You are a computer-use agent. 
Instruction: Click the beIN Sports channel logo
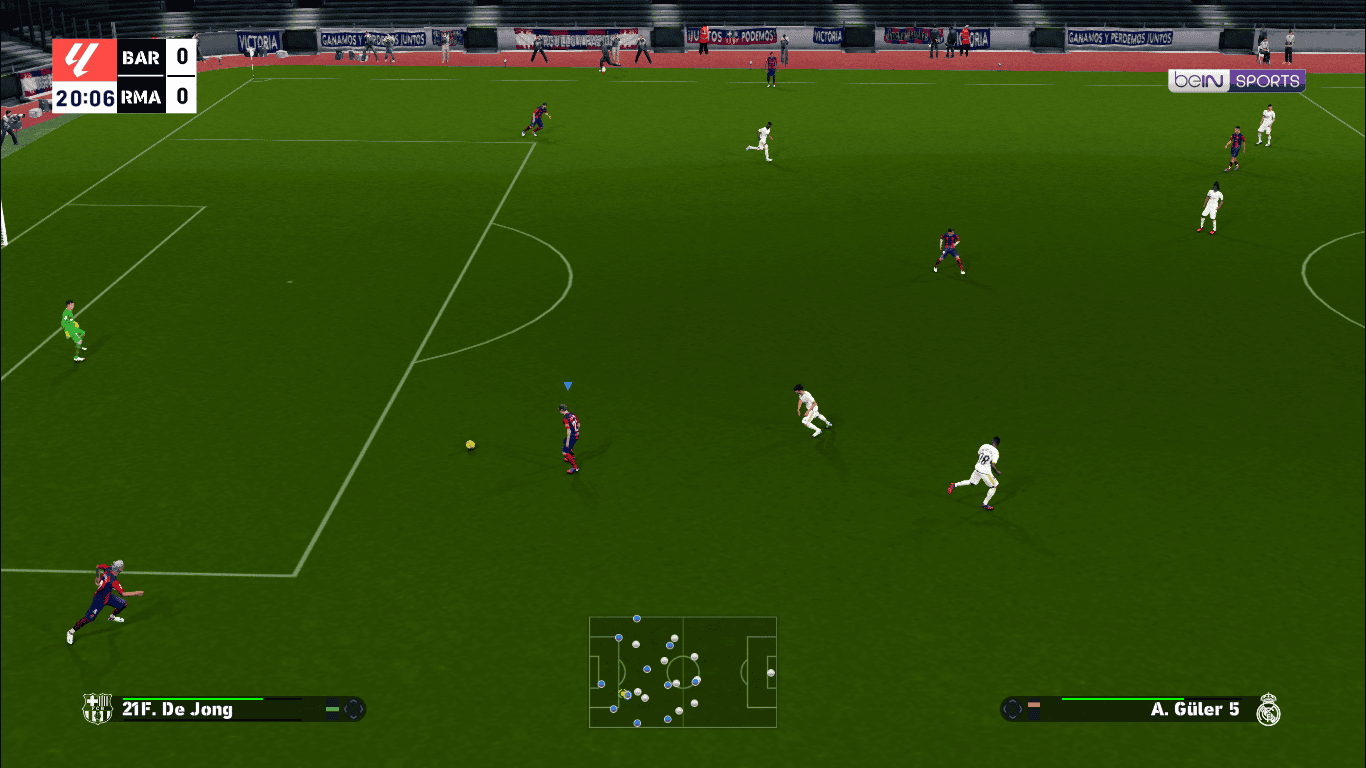[x=1236, y=82]
